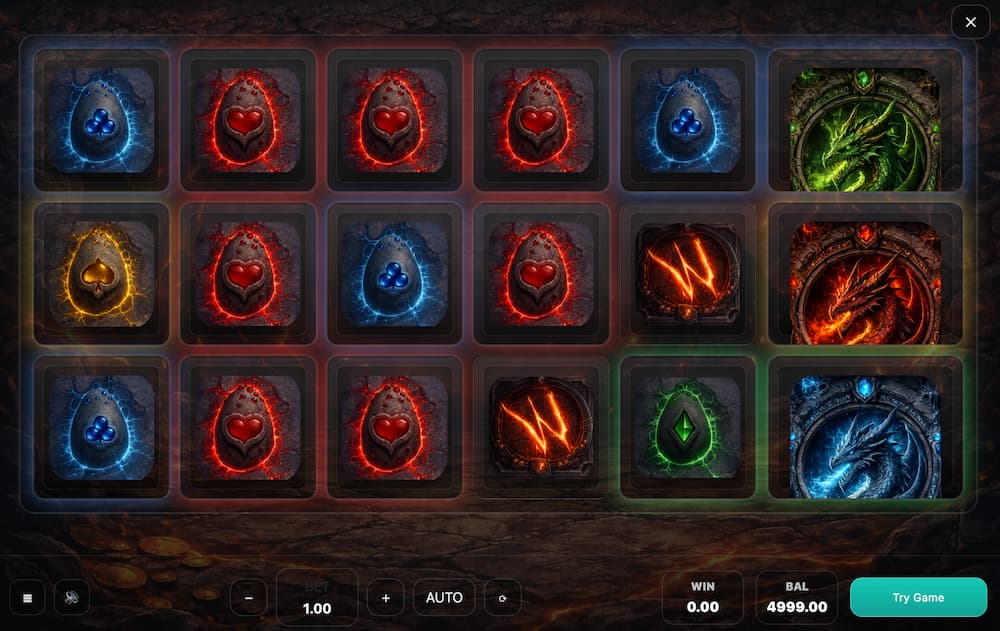Close the game with the X button
Viewport: 1000px width, 631px height.
pyautogui.click(x=970, y=22)
